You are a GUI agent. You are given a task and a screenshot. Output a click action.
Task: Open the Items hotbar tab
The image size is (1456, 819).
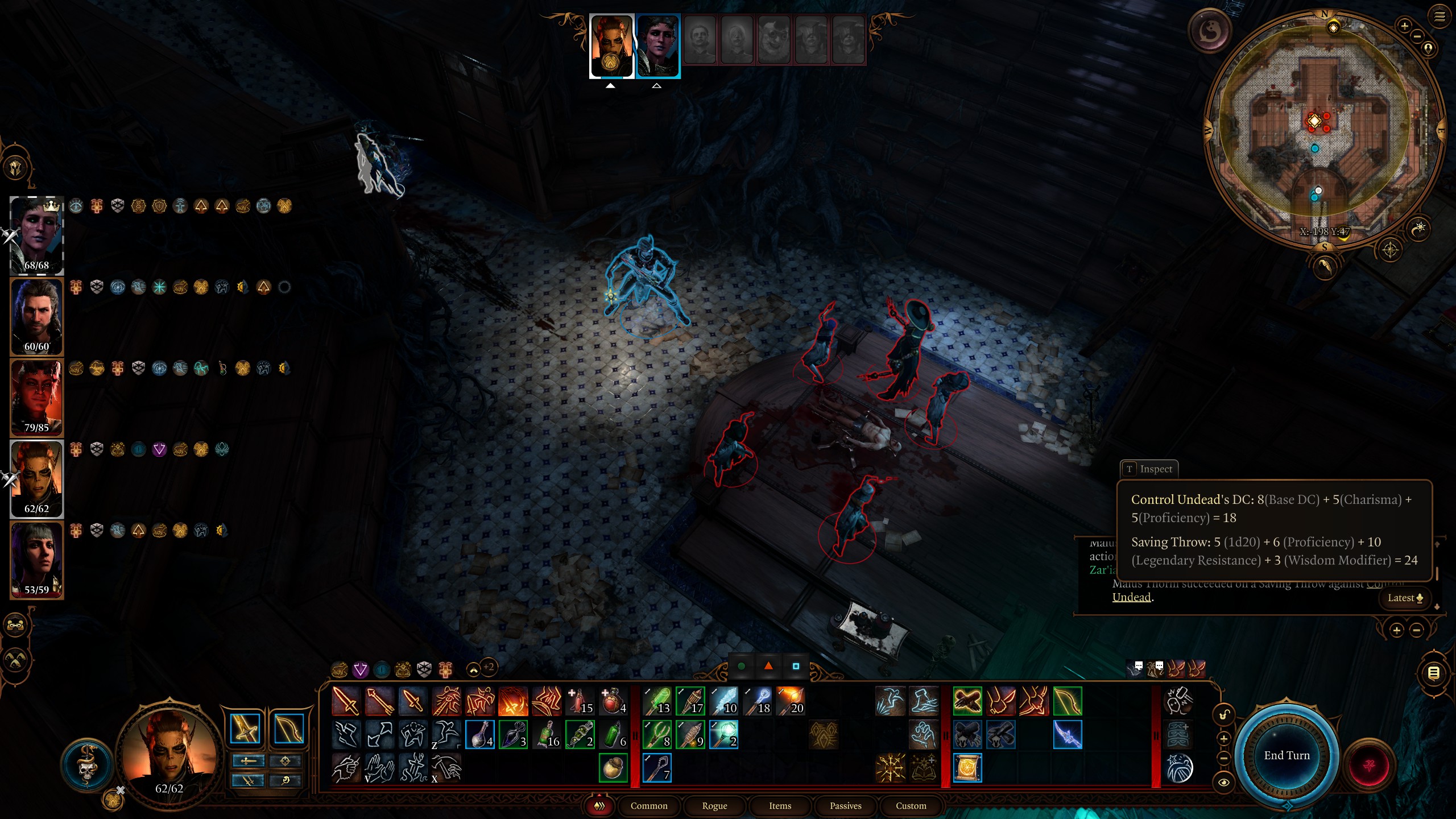(x=780, y=805)
